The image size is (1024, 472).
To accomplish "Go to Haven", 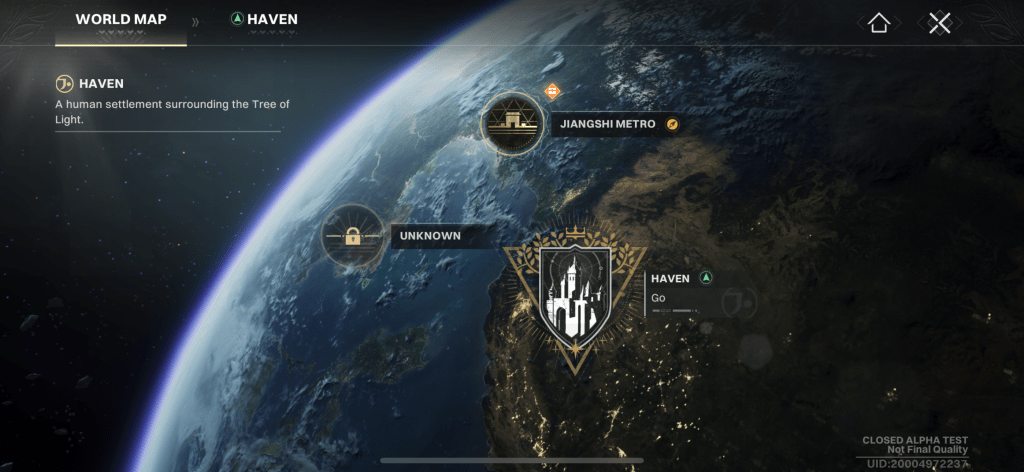I will click(659, 298).
